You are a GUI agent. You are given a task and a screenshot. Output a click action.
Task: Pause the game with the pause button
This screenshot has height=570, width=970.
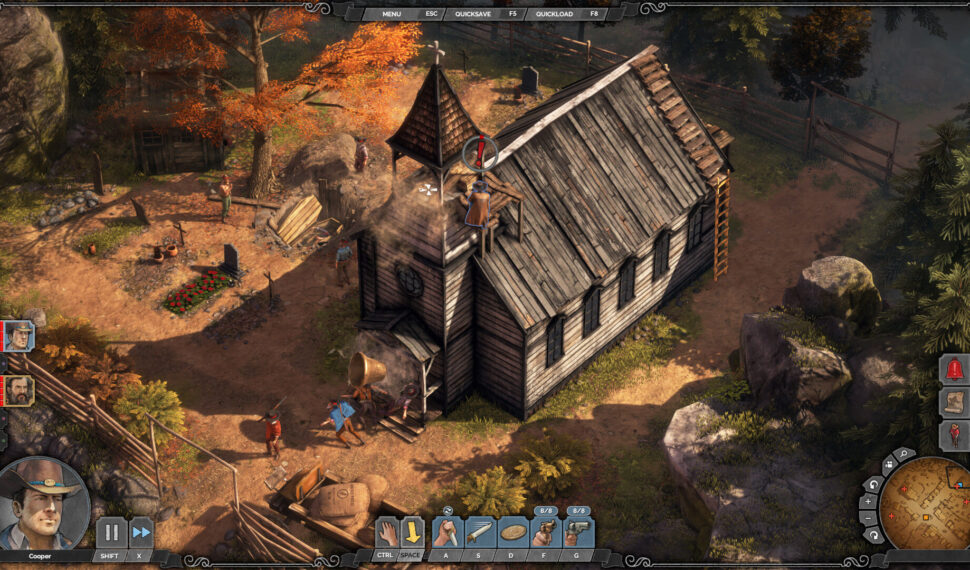(x=110, y=532)
